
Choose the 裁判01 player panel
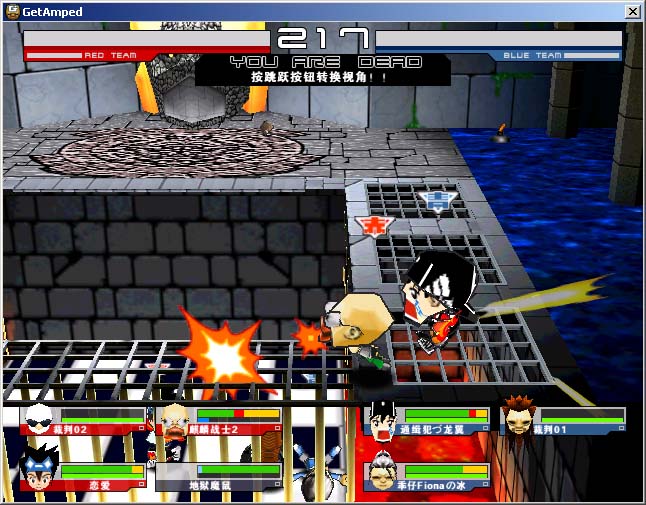click(x=563, y=421)
